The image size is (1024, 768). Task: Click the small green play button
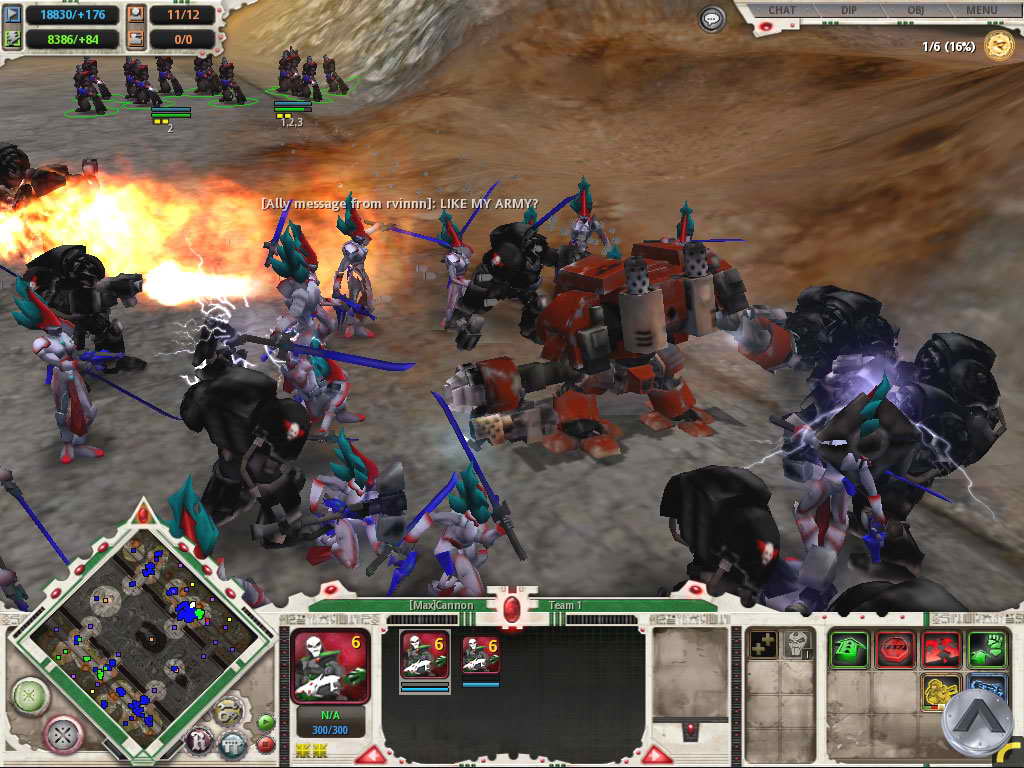click(265, 721)
